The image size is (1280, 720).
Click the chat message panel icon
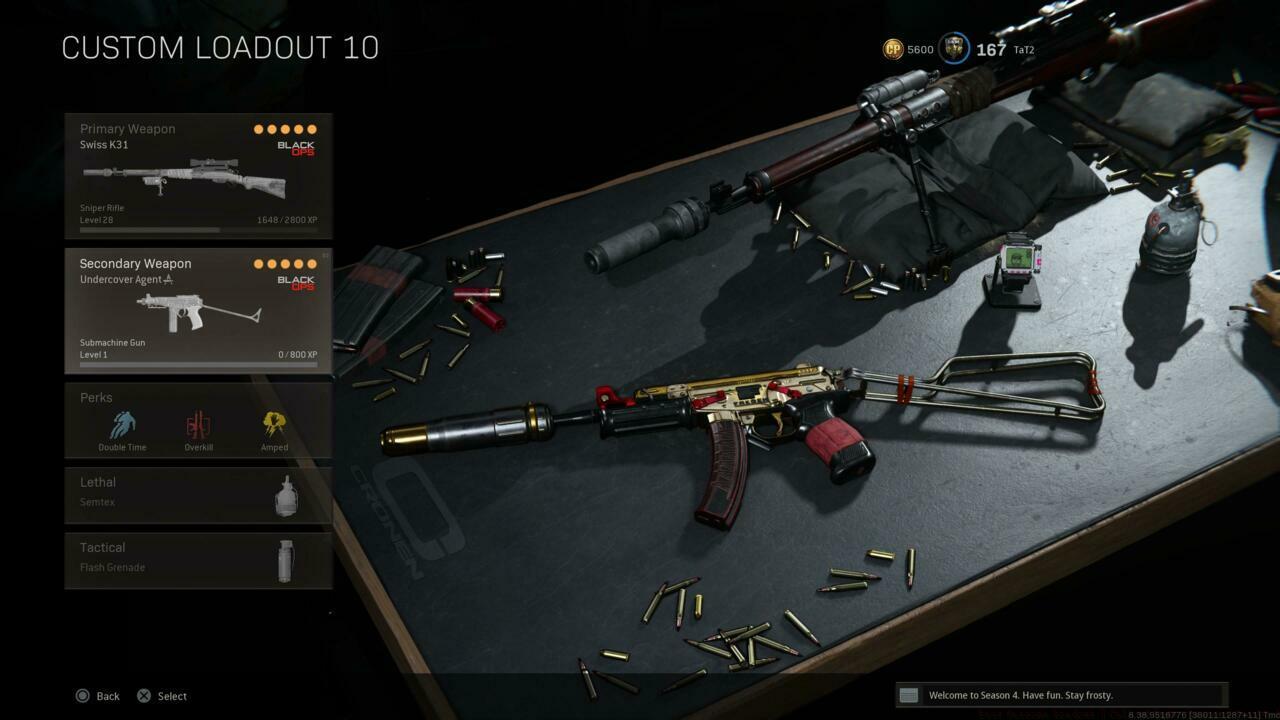[908, 694]
